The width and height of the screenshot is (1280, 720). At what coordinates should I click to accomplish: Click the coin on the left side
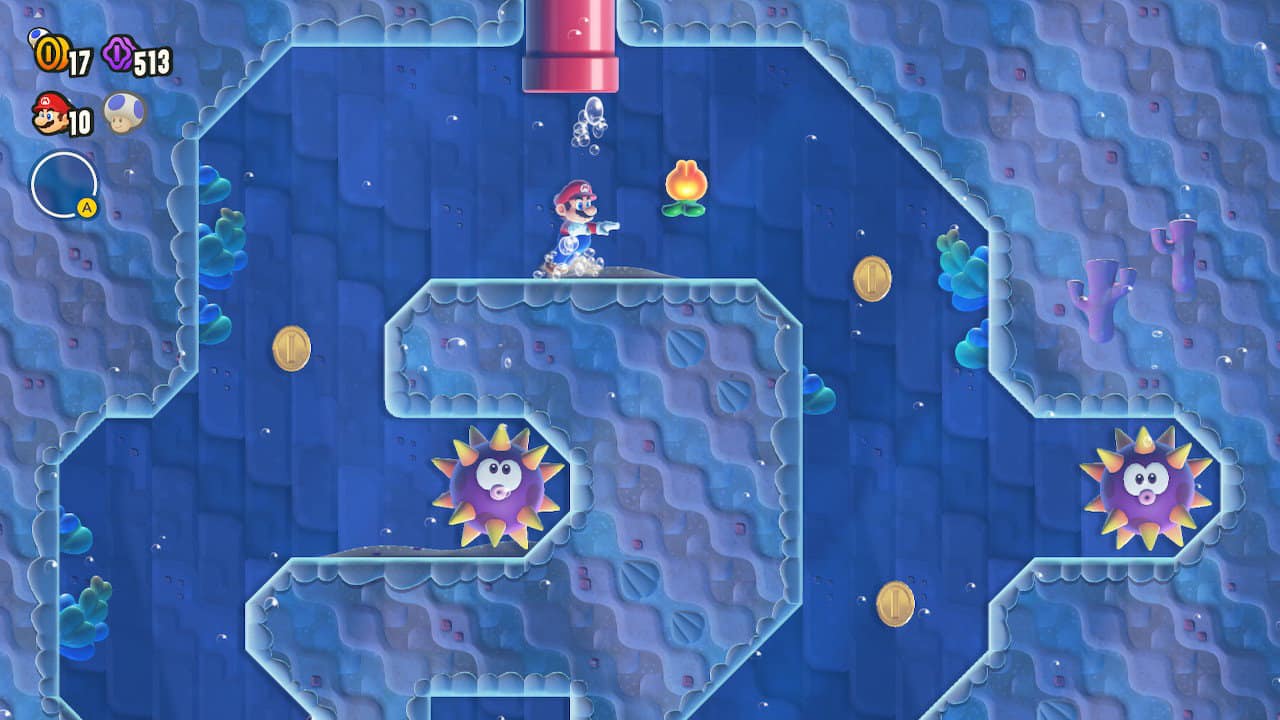[290, 349]
